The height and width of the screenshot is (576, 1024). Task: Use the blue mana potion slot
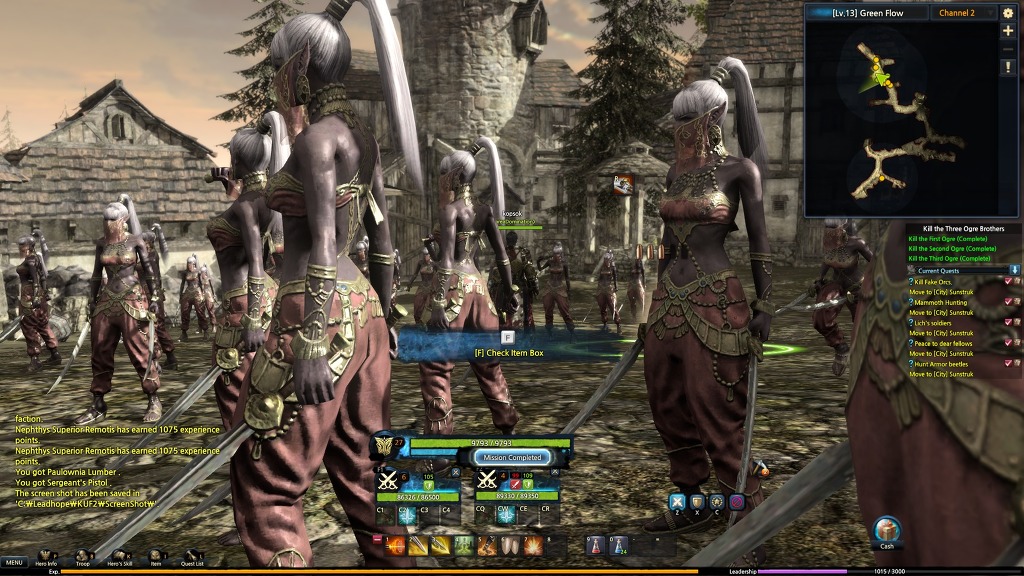click(x=618, y=545)
